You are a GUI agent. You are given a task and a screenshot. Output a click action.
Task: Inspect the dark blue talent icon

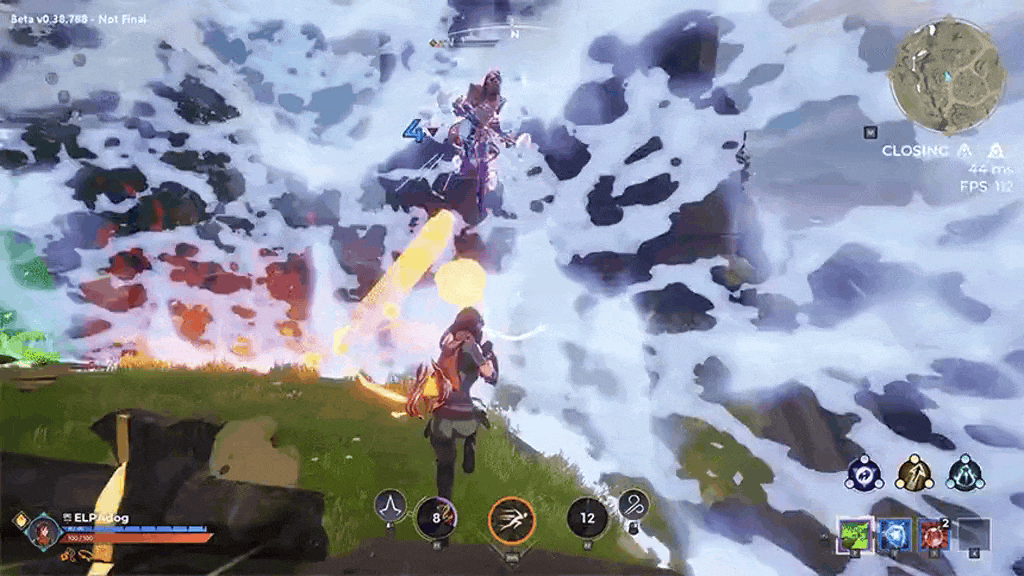[x=861, y=473]
